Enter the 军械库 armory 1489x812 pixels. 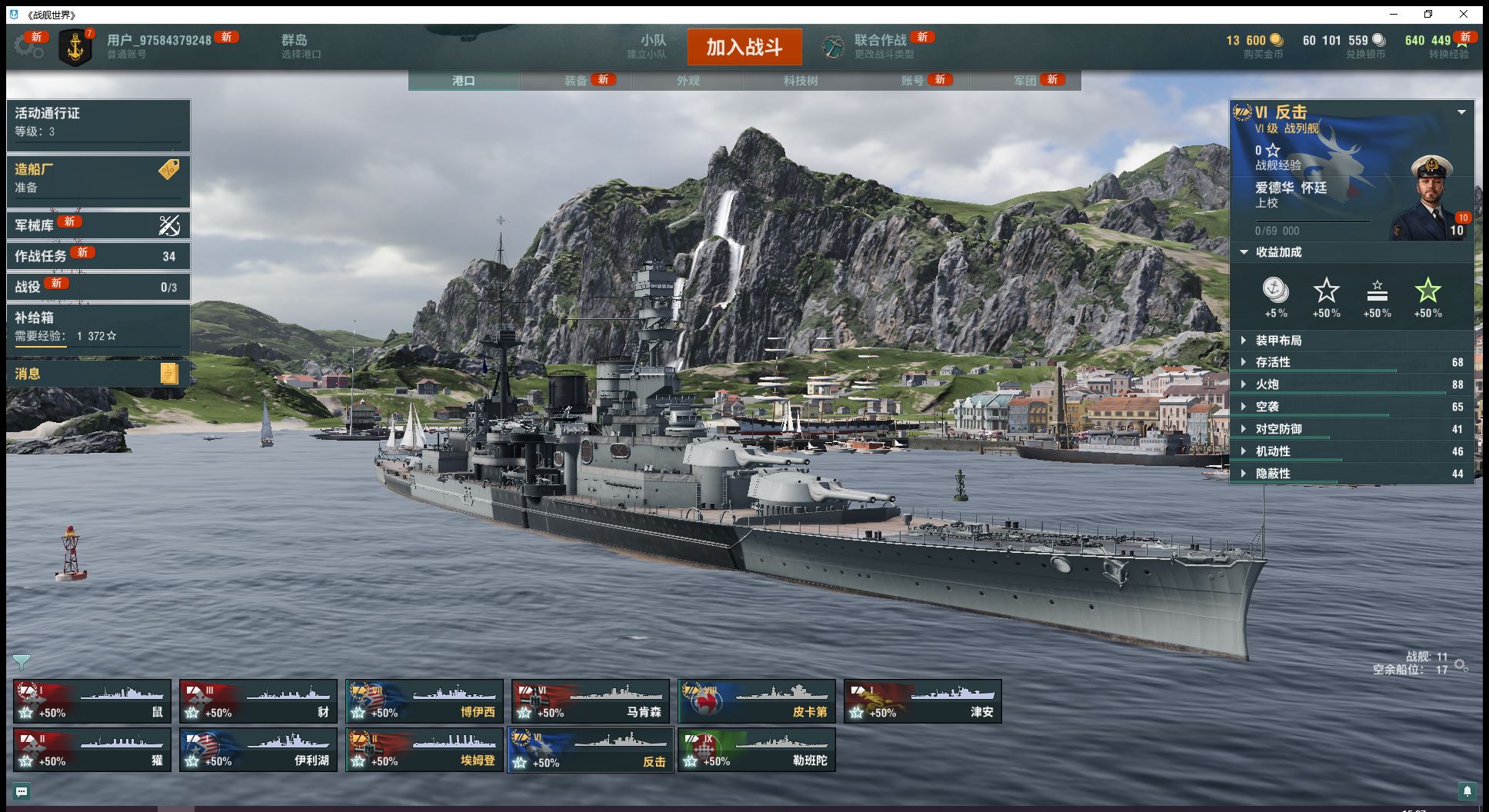point(98,225)
